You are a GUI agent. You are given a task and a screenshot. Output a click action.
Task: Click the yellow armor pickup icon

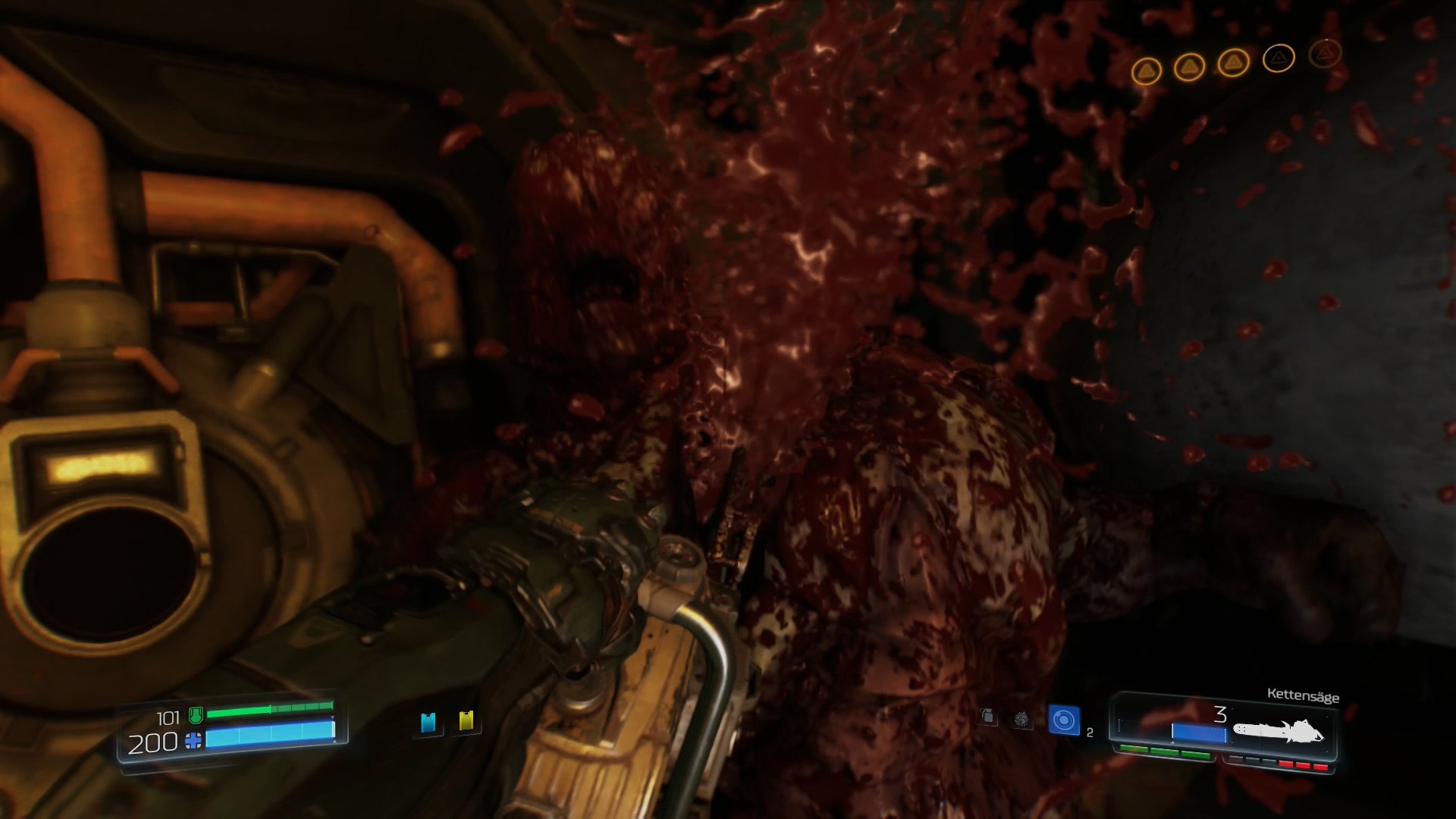click(466, 720)
